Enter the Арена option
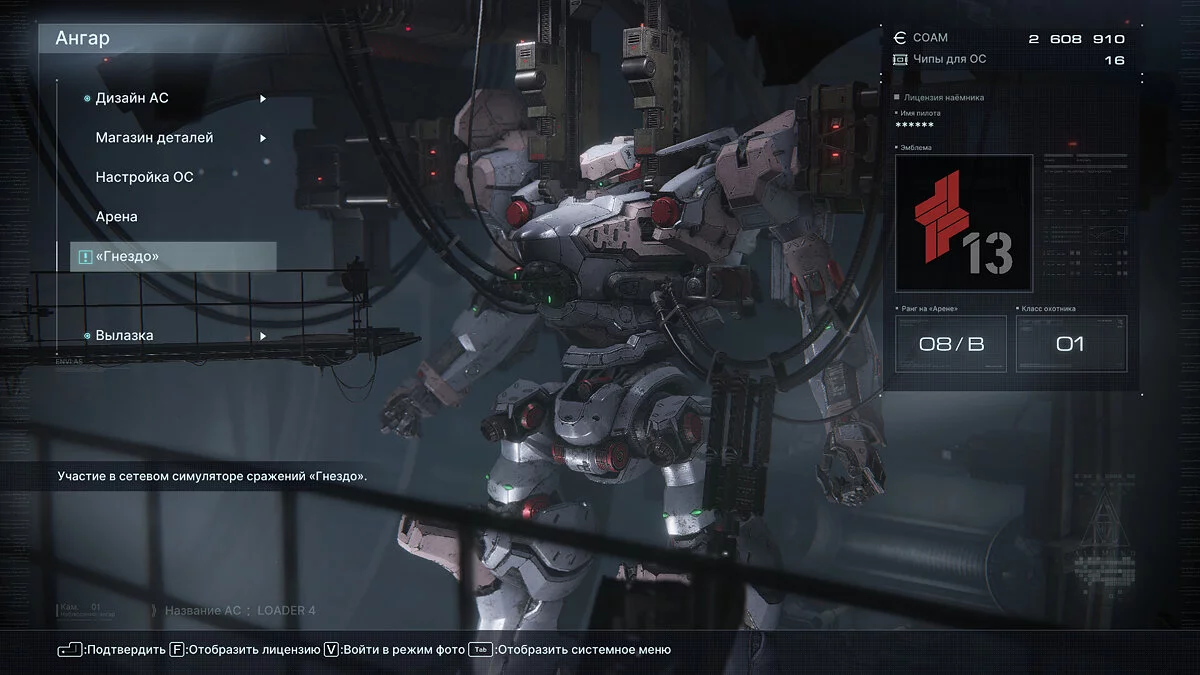Image resolution: width=1200 pixels, height=675 pixels. point(116,216)
